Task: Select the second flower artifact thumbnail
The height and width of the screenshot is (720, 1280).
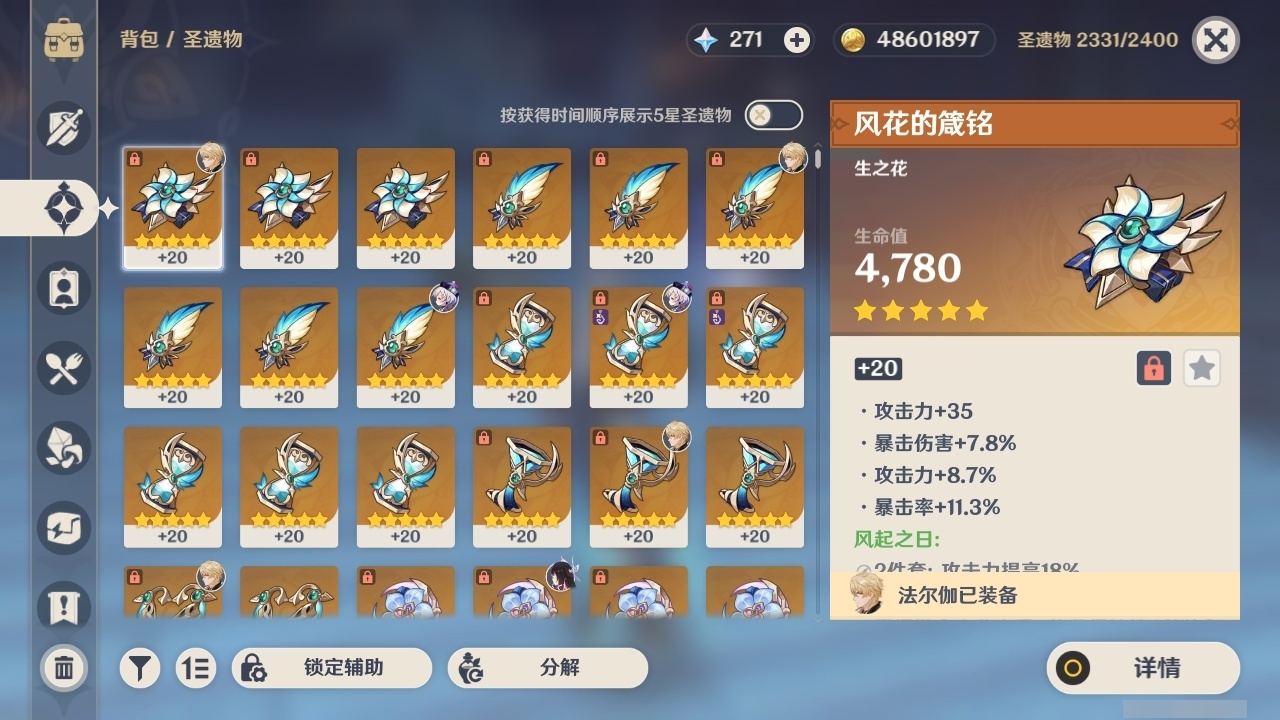Action: [x=289, y=207]
